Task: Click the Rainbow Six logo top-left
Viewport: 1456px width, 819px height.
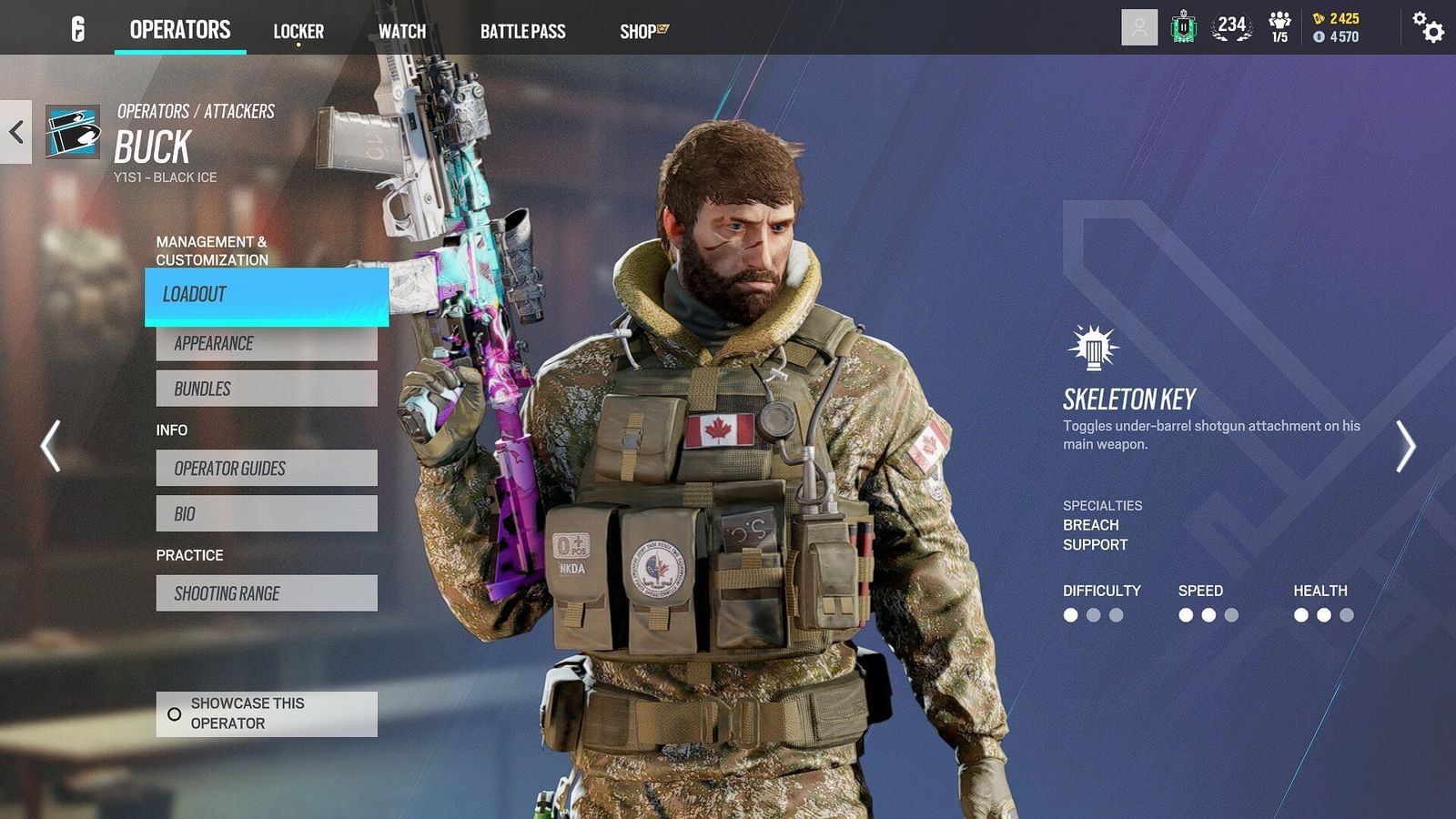Action: click(77, 28)
